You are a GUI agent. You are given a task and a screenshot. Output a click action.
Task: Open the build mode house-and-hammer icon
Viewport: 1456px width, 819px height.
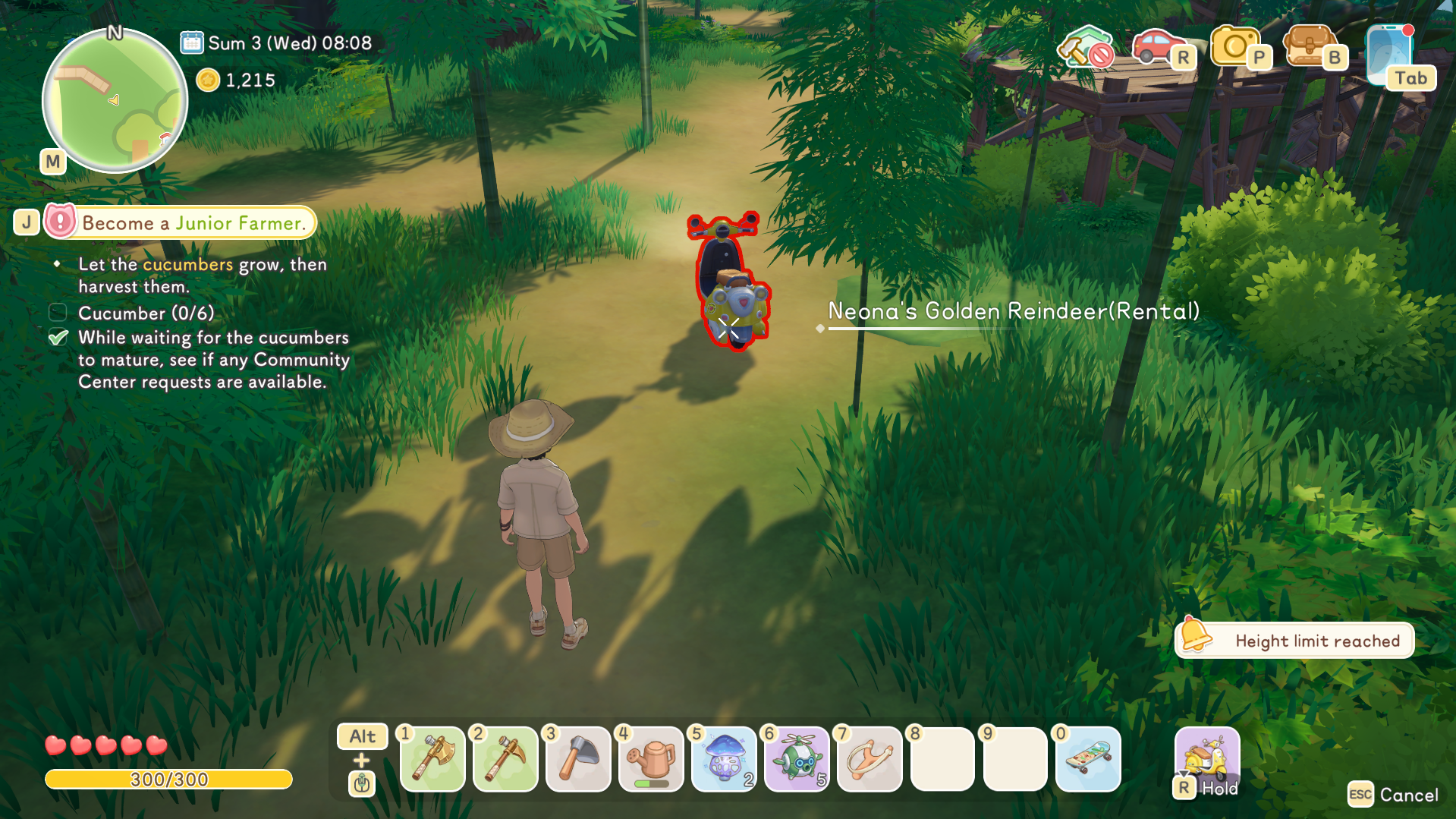click(x=1086, y=48)
